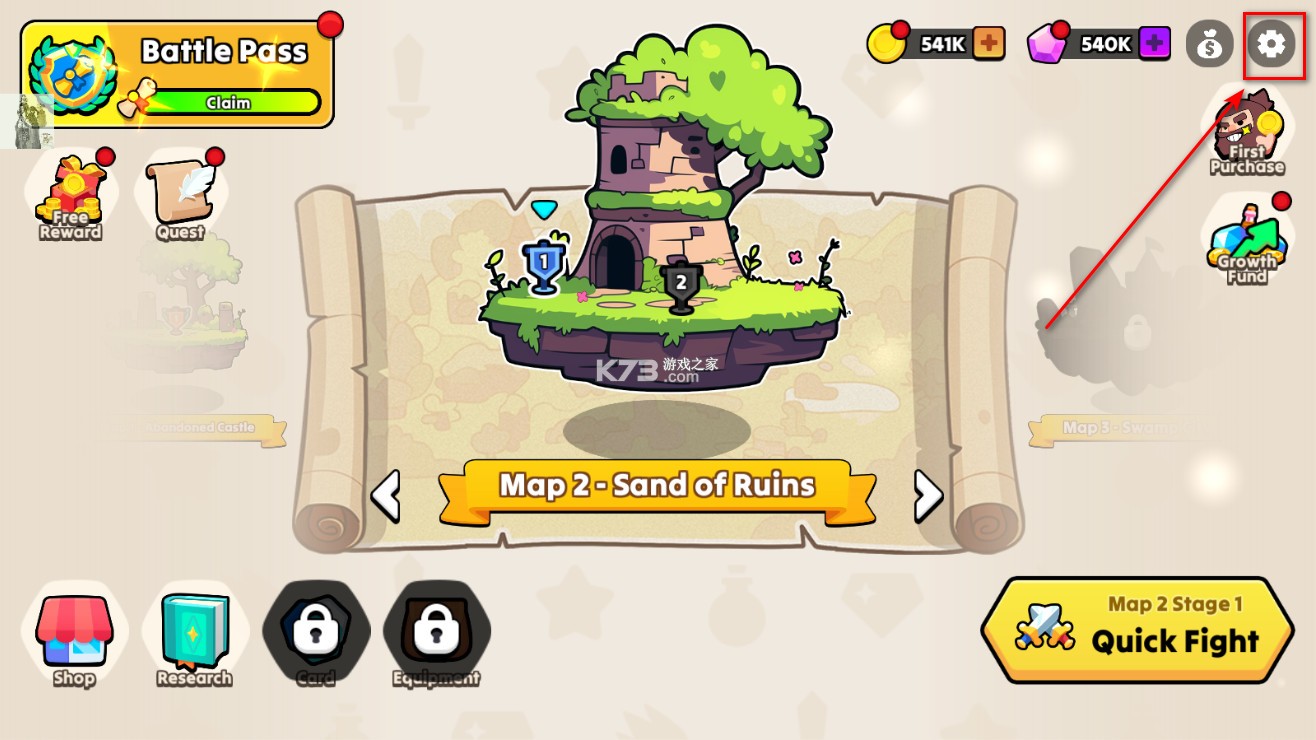Screen dimensions: 1316x740
Task: Open the Research book
Action: (194, 635)
